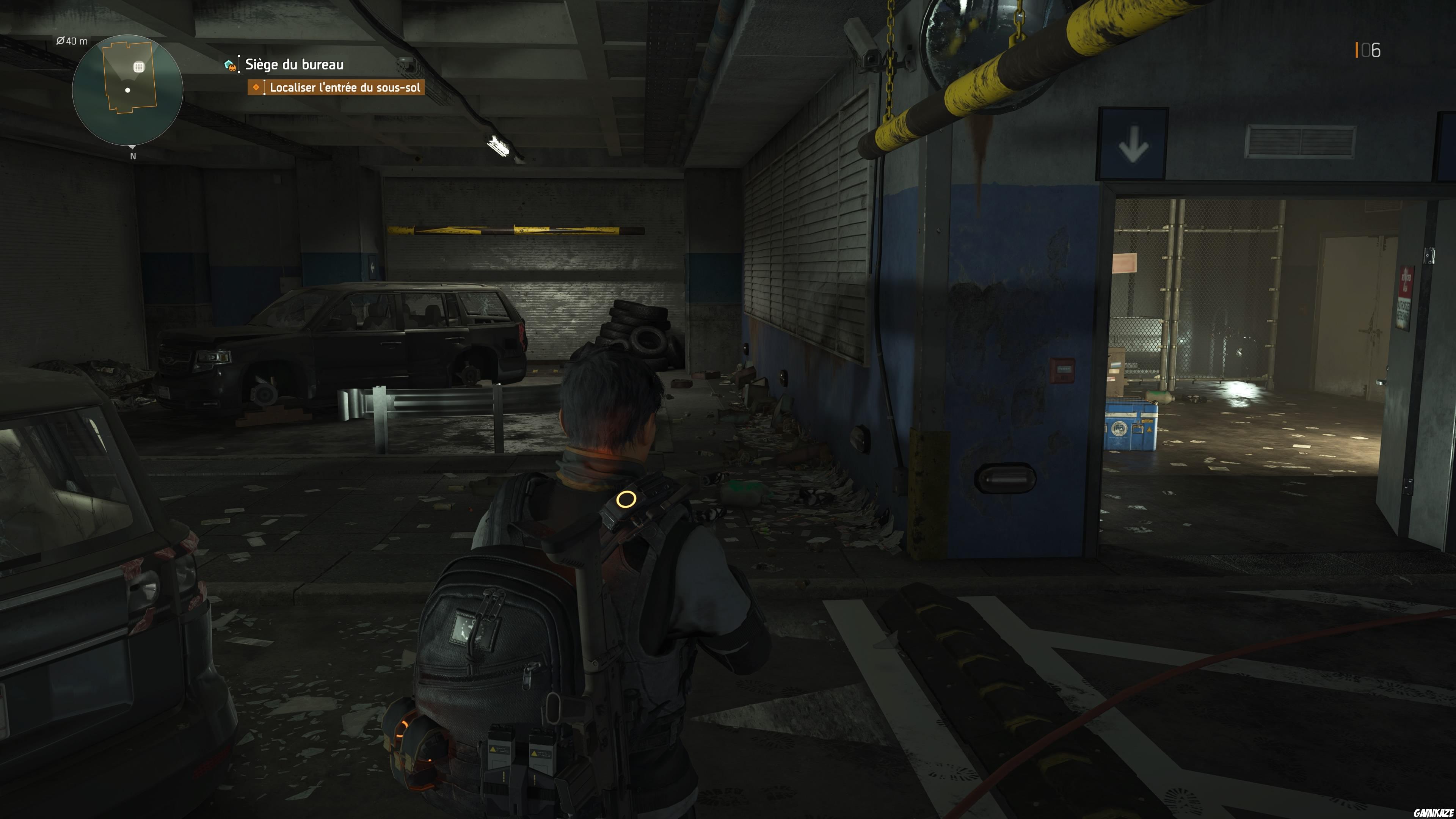
Task: Click the Division eagle emblem beside the mission title
Action: pyautogui.click(x=232, y=69)
